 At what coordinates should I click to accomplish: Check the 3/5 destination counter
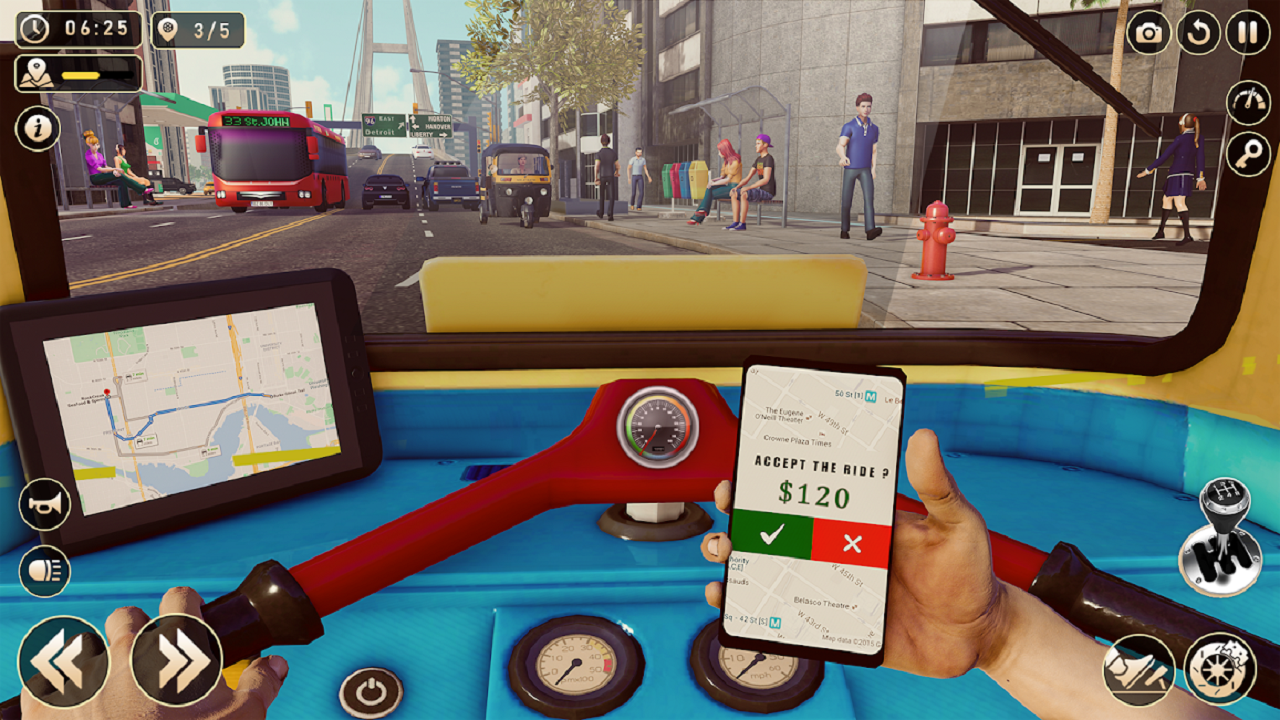click(196, 31)
